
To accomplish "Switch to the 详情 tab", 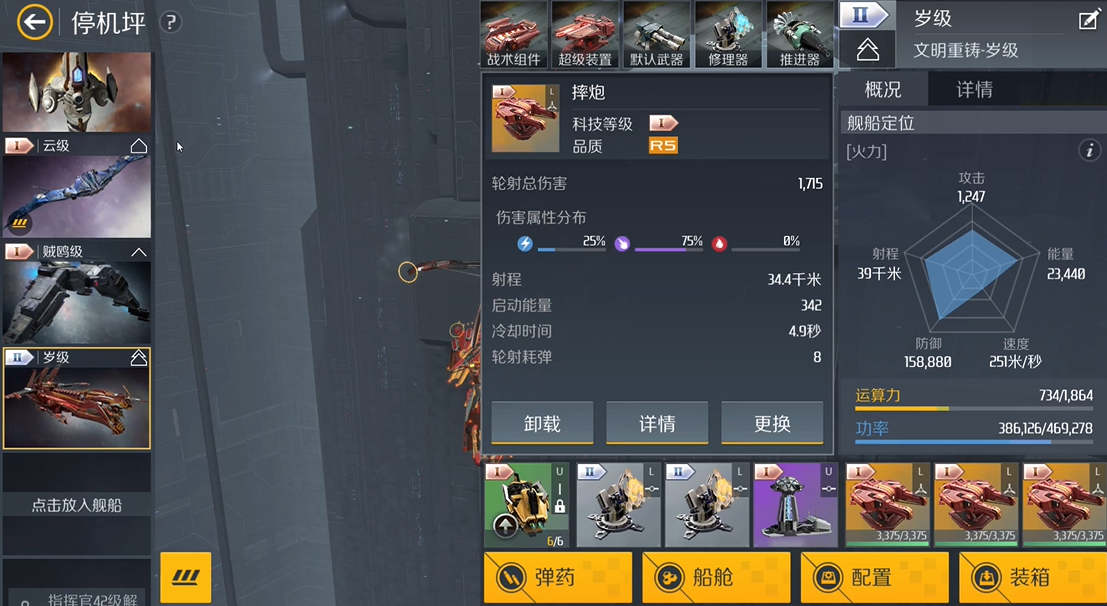I will coord(974,90).
